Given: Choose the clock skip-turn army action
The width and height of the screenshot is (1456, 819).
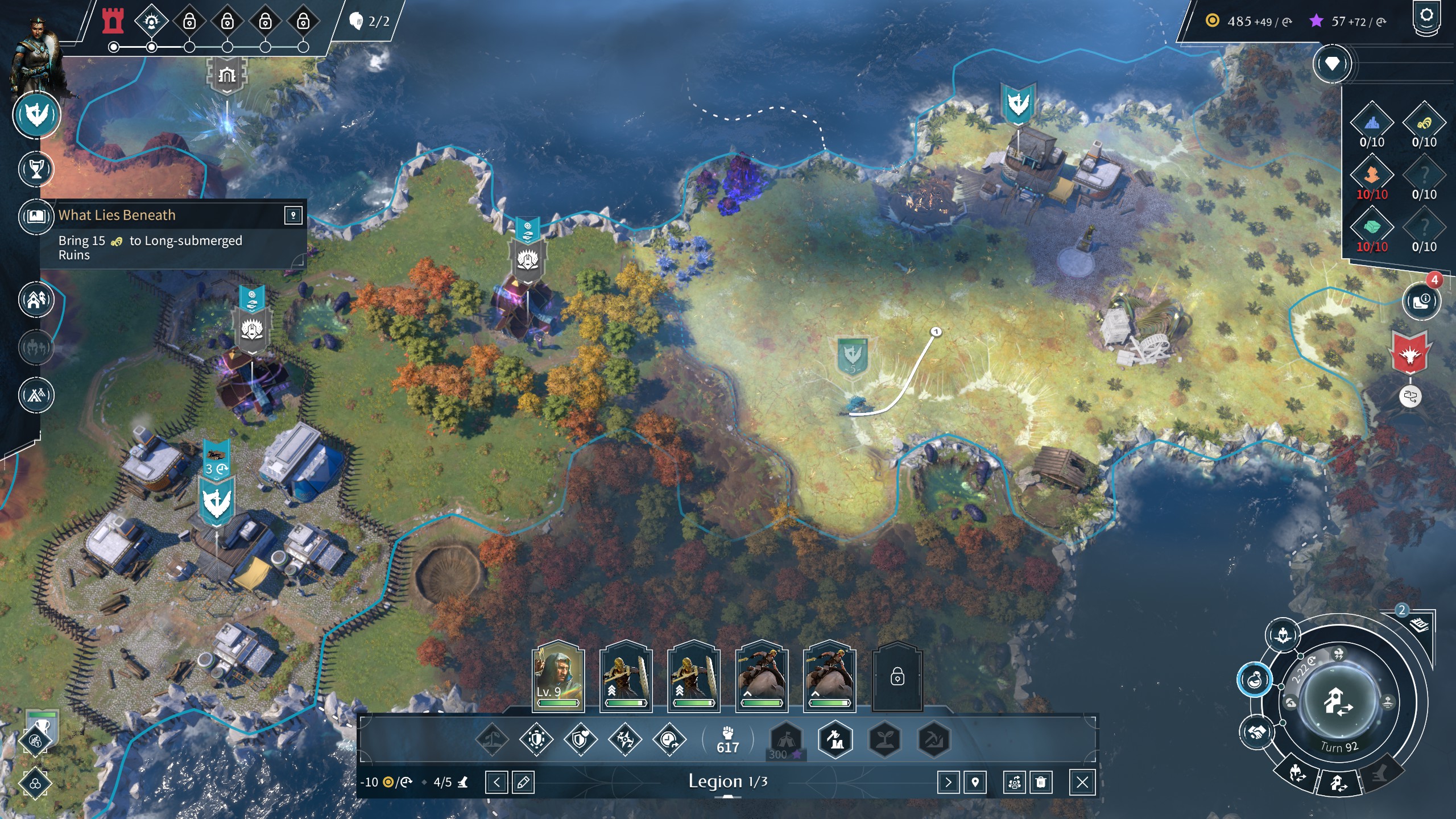Looking at the screenshot, I should tap(669, 739).
